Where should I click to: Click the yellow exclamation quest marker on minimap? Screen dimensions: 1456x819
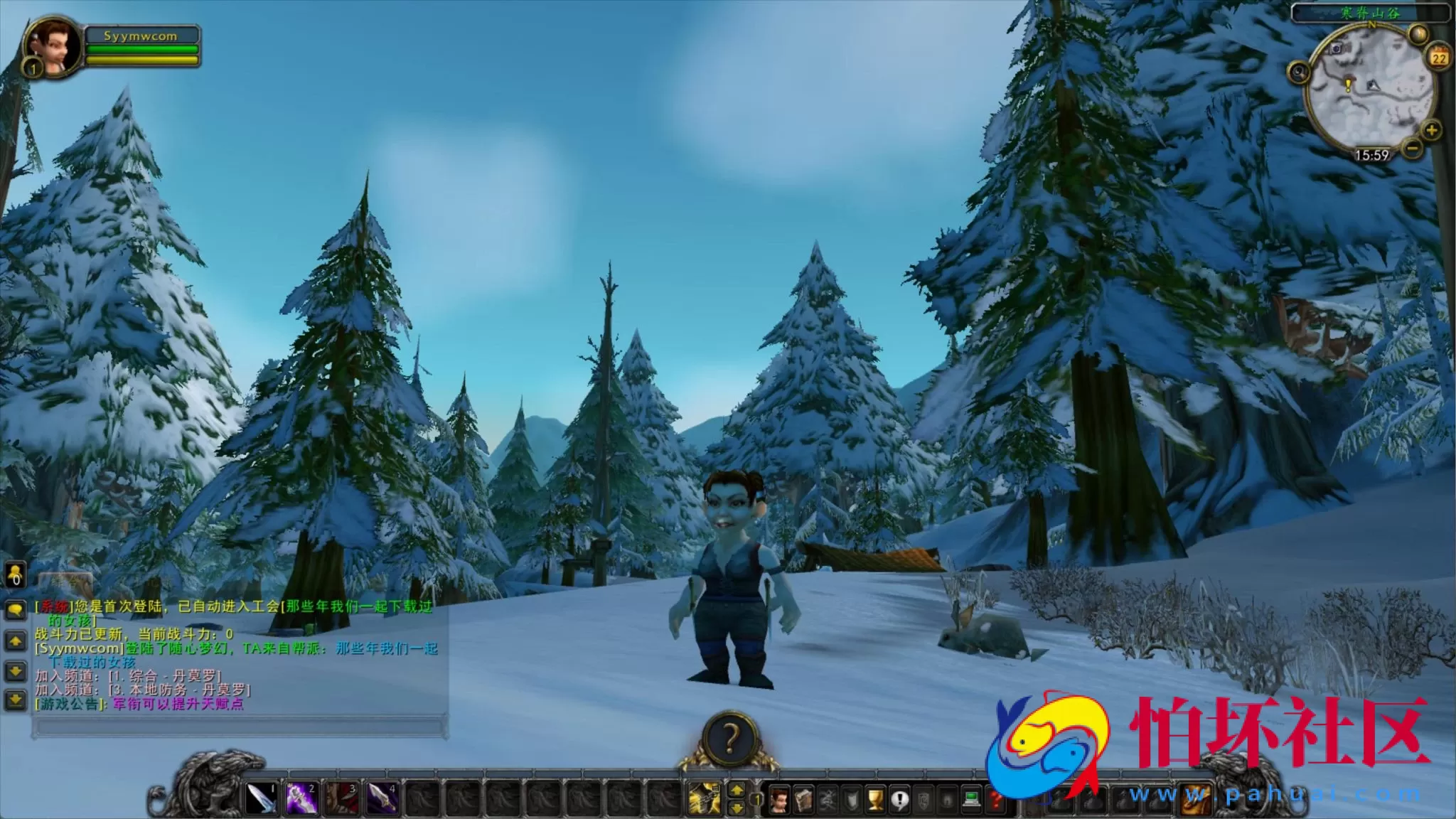click(1348, 85)
